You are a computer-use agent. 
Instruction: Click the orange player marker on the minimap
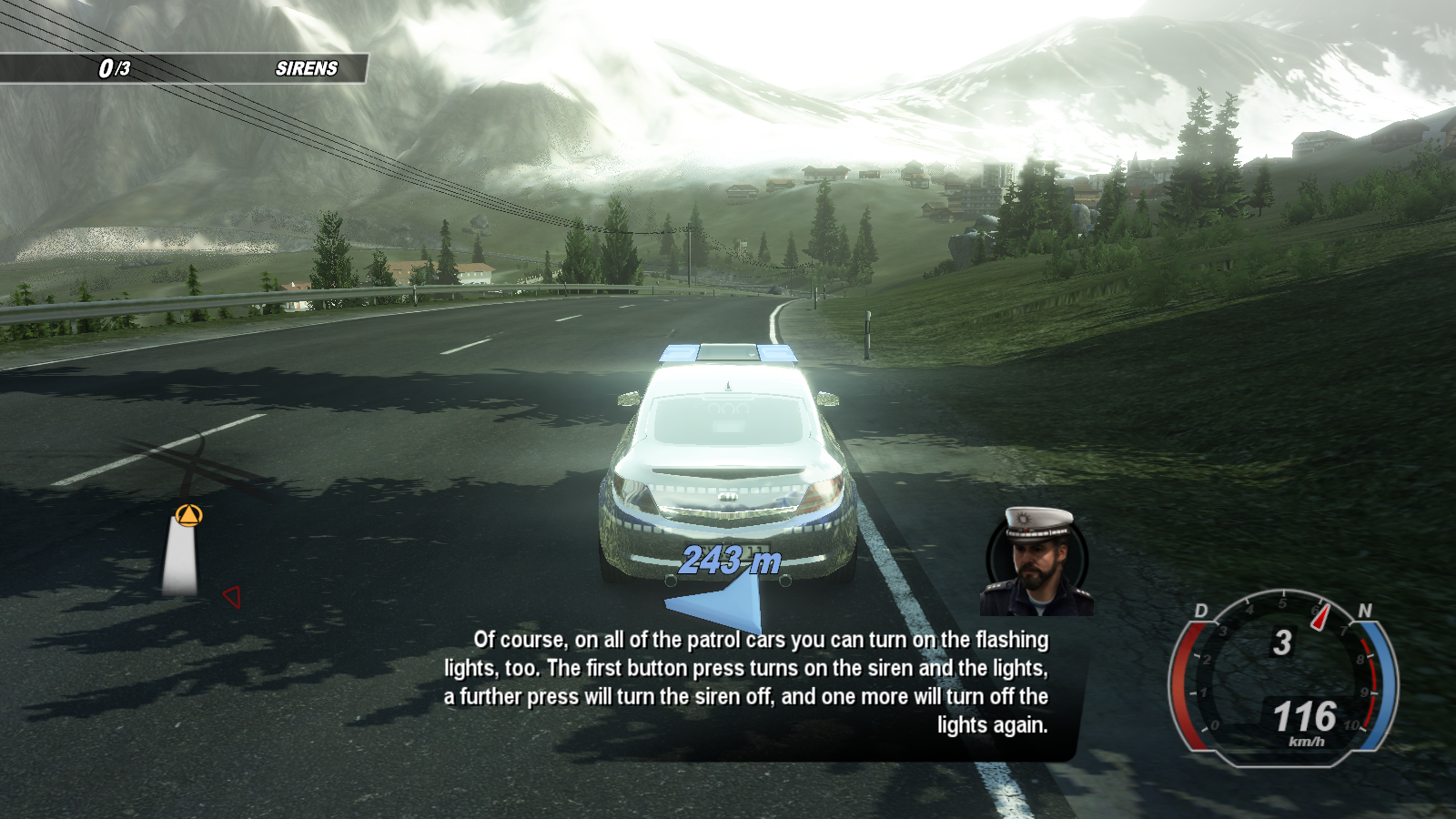click(188, 516)
